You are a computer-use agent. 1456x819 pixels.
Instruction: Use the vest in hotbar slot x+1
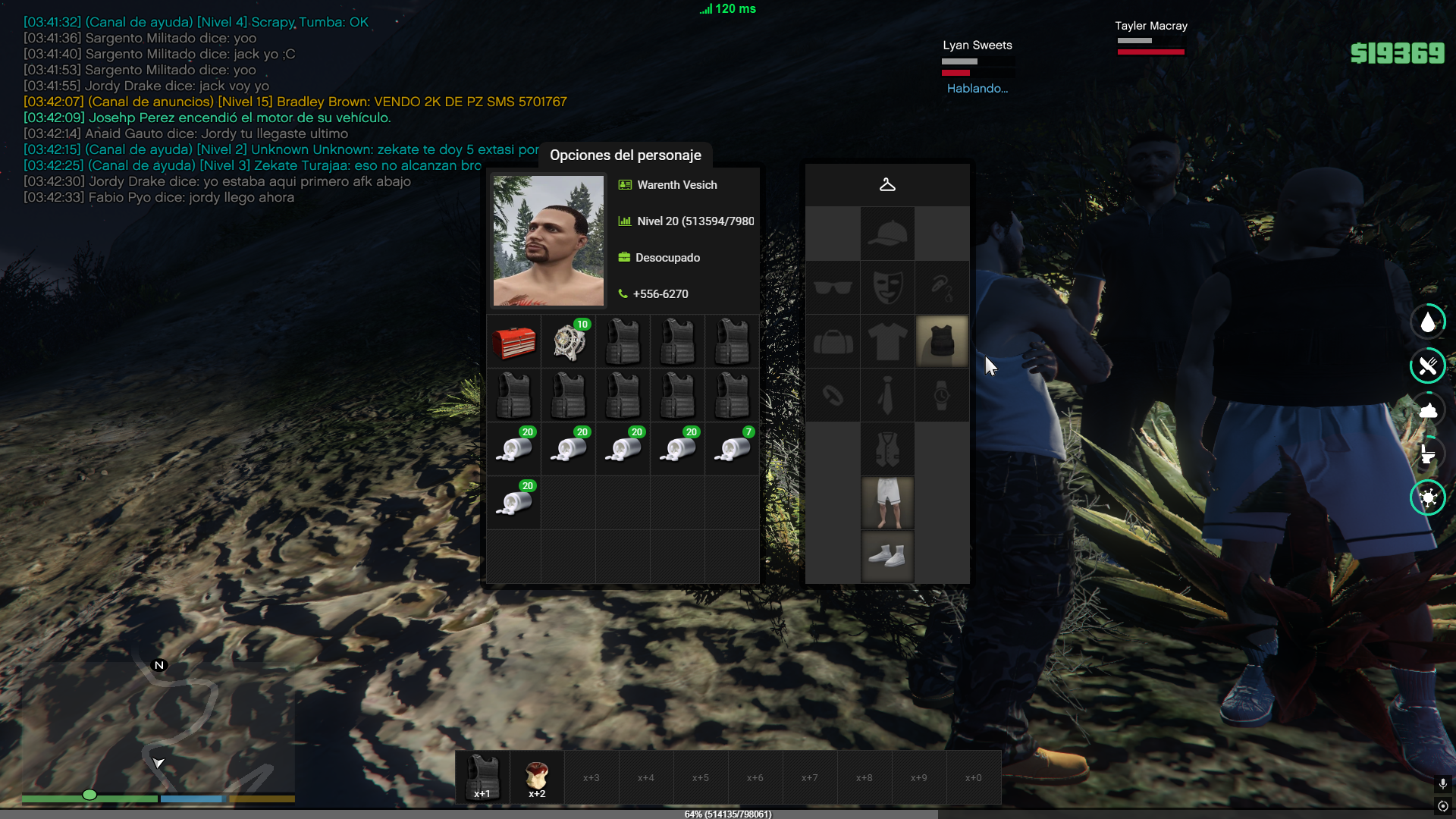pos(482,777)
